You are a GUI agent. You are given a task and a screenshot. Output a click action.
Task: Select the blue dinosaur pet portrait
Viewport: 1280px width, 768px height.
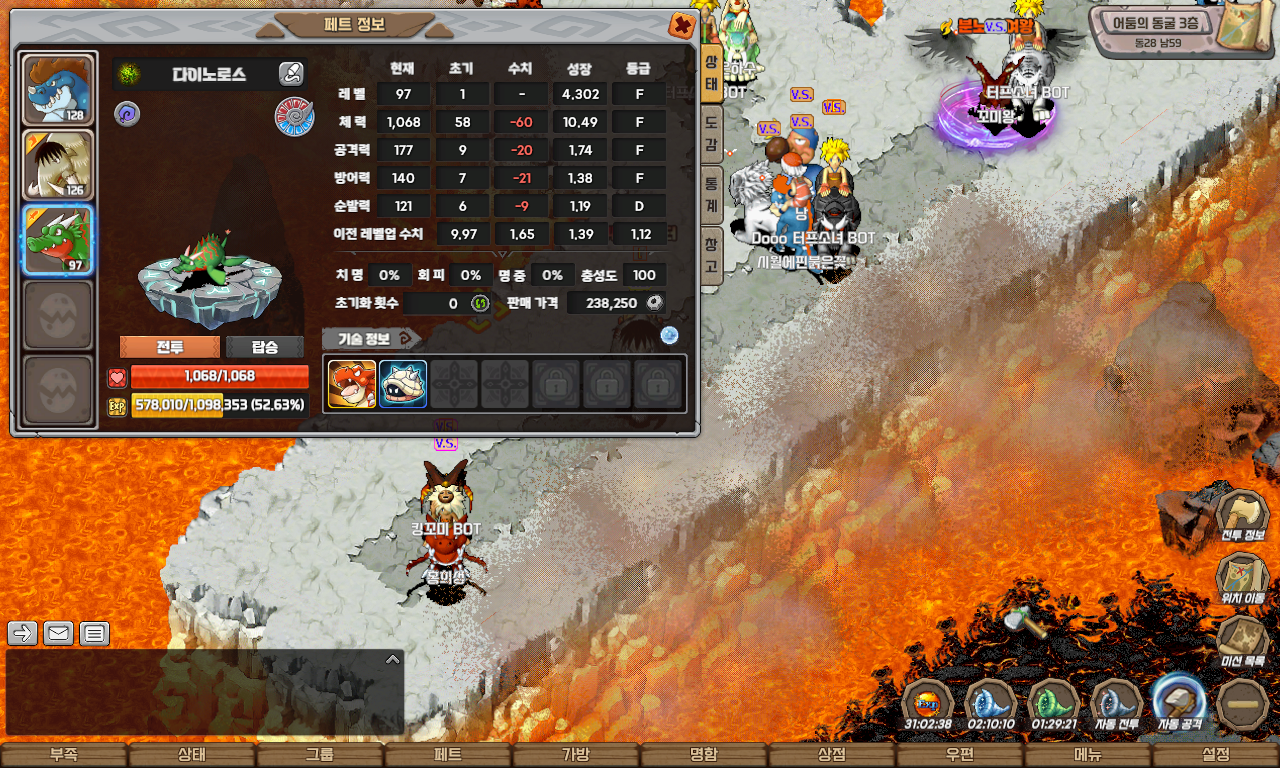(58, 89)
